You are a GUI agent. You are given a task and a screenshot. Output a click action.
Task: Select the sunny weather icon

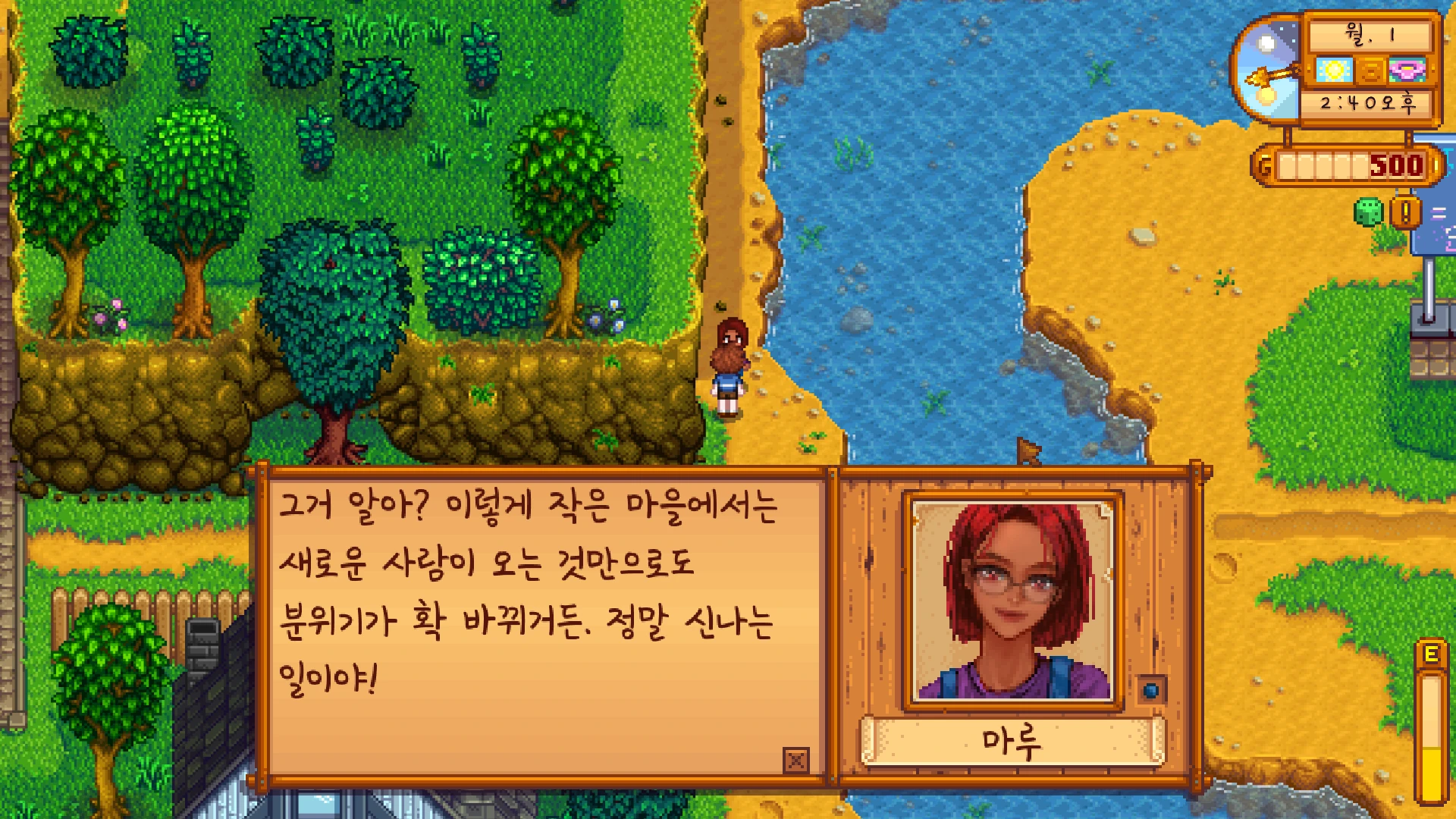pos(1334,71)
